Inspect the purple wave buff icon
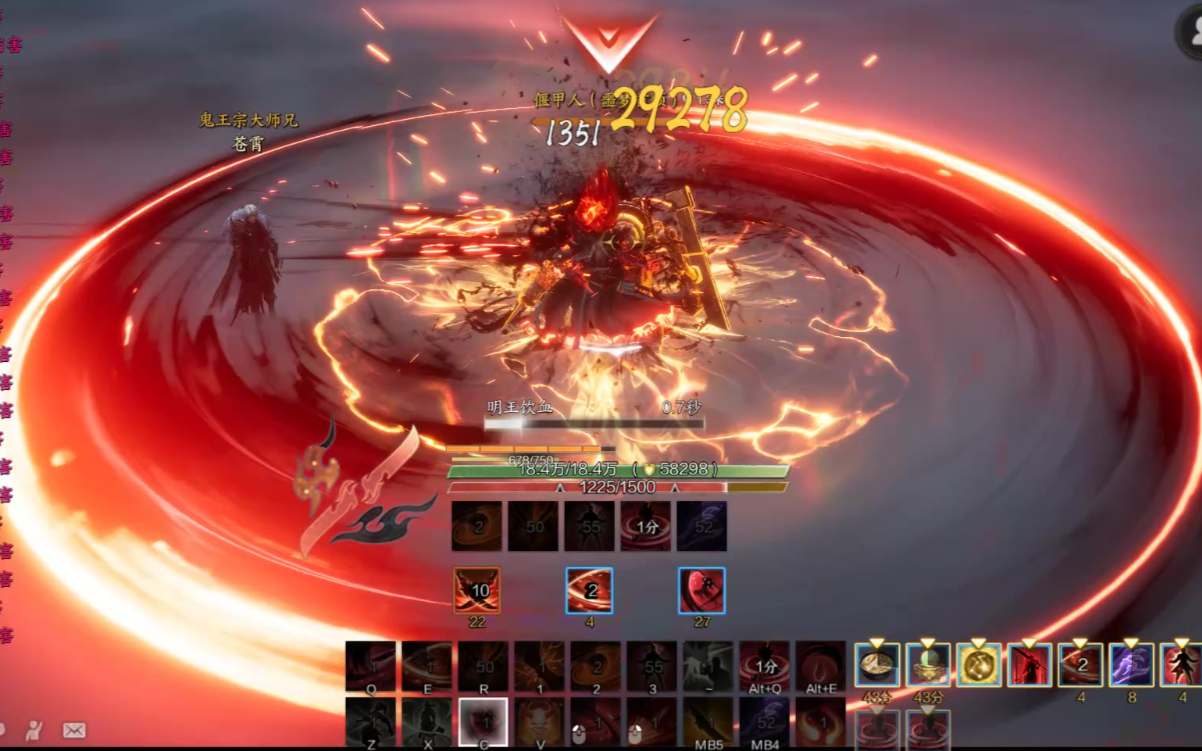 click(1131, 665)
